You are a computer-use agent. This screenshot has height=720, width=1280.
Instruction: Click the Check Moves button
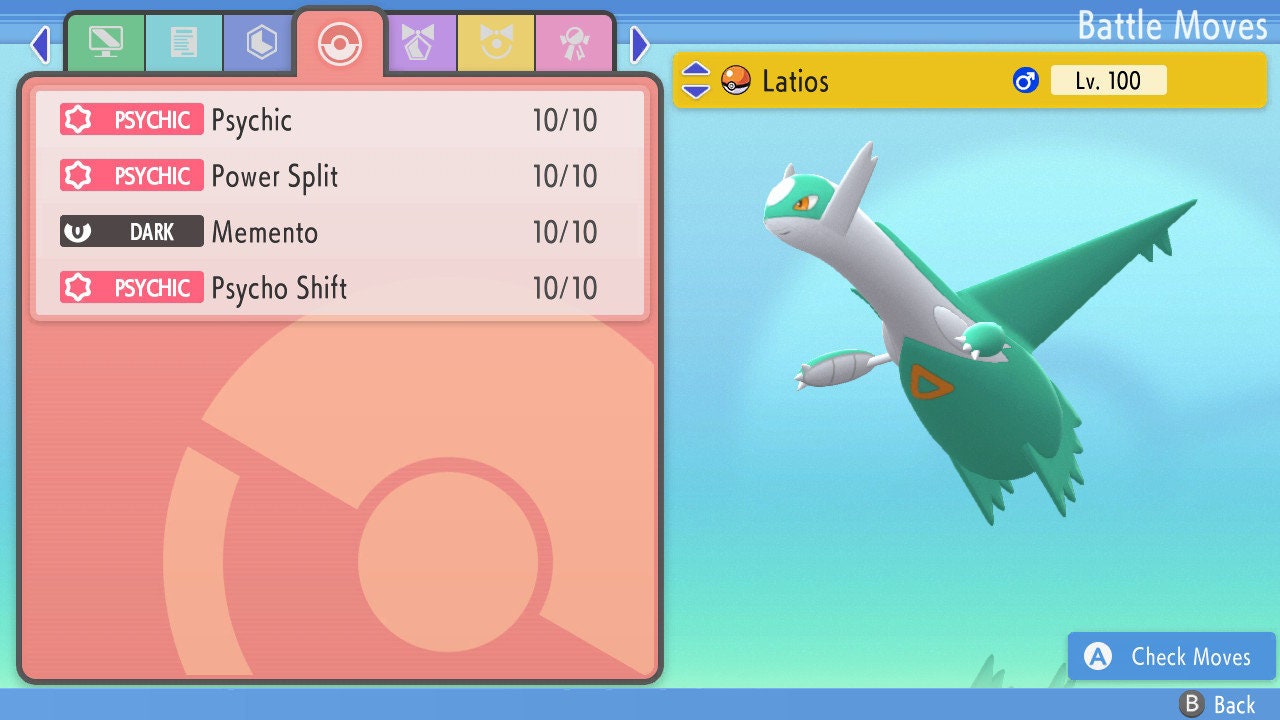[x=1171, y=656]
